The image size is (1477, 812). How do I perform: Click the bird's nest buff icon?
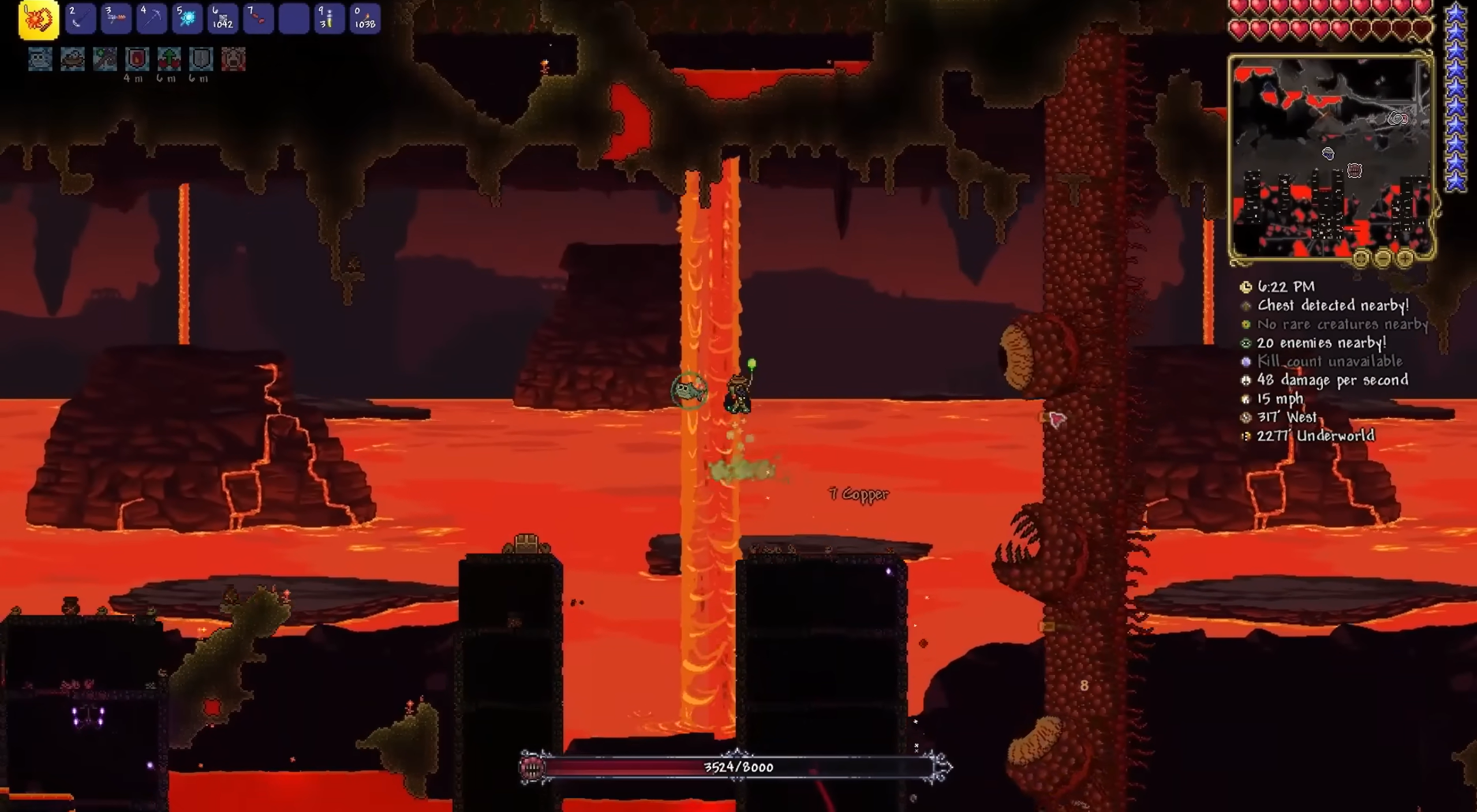(73, 59)
